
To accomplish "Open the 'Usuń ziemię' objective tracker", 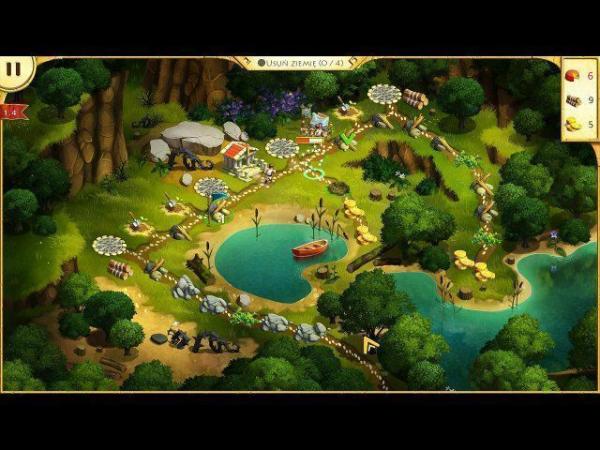I will click(x=301, y=63).
